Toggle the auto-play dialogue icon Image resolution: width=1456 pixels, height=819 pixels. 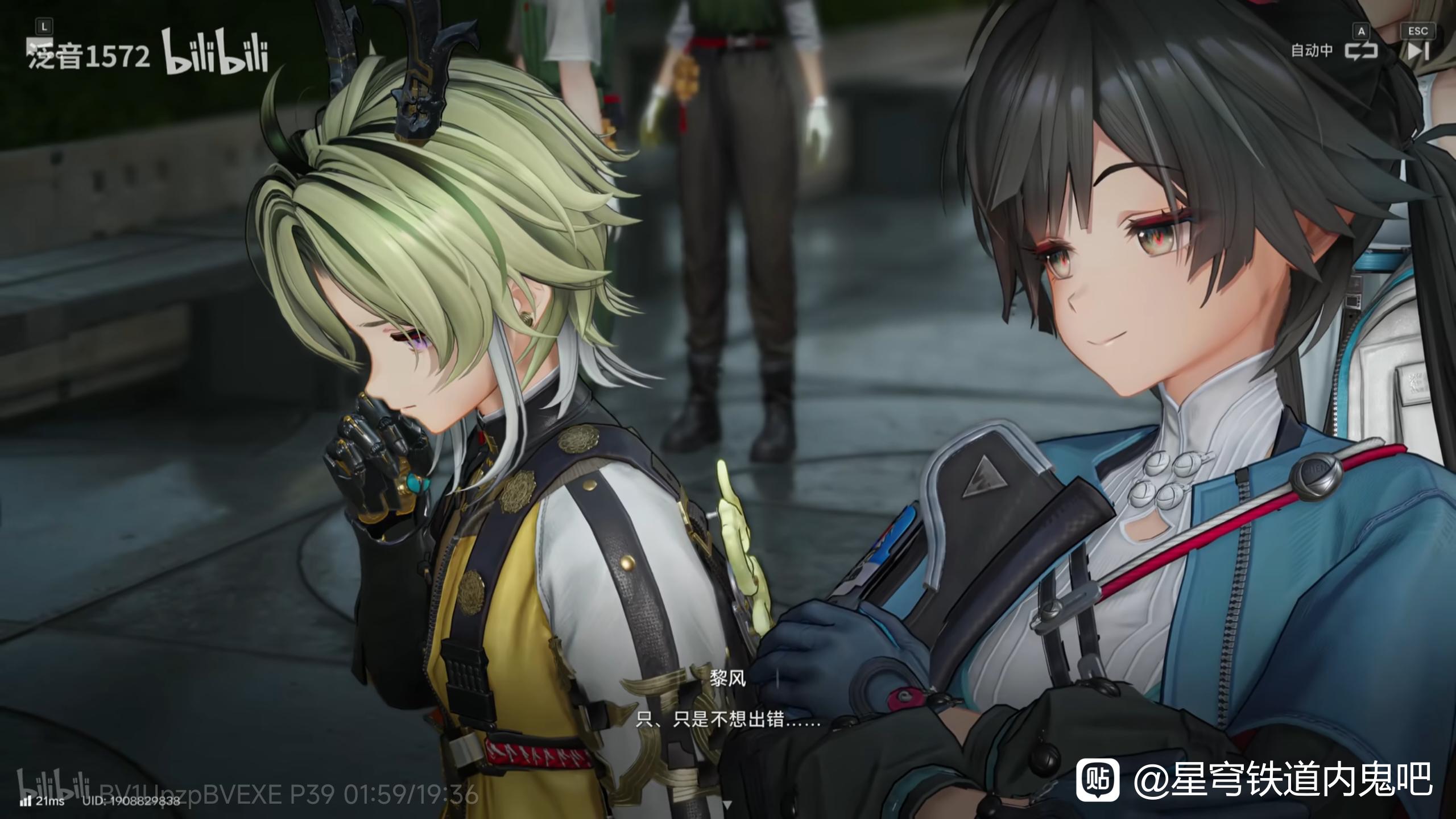(x=1362, y=51)
